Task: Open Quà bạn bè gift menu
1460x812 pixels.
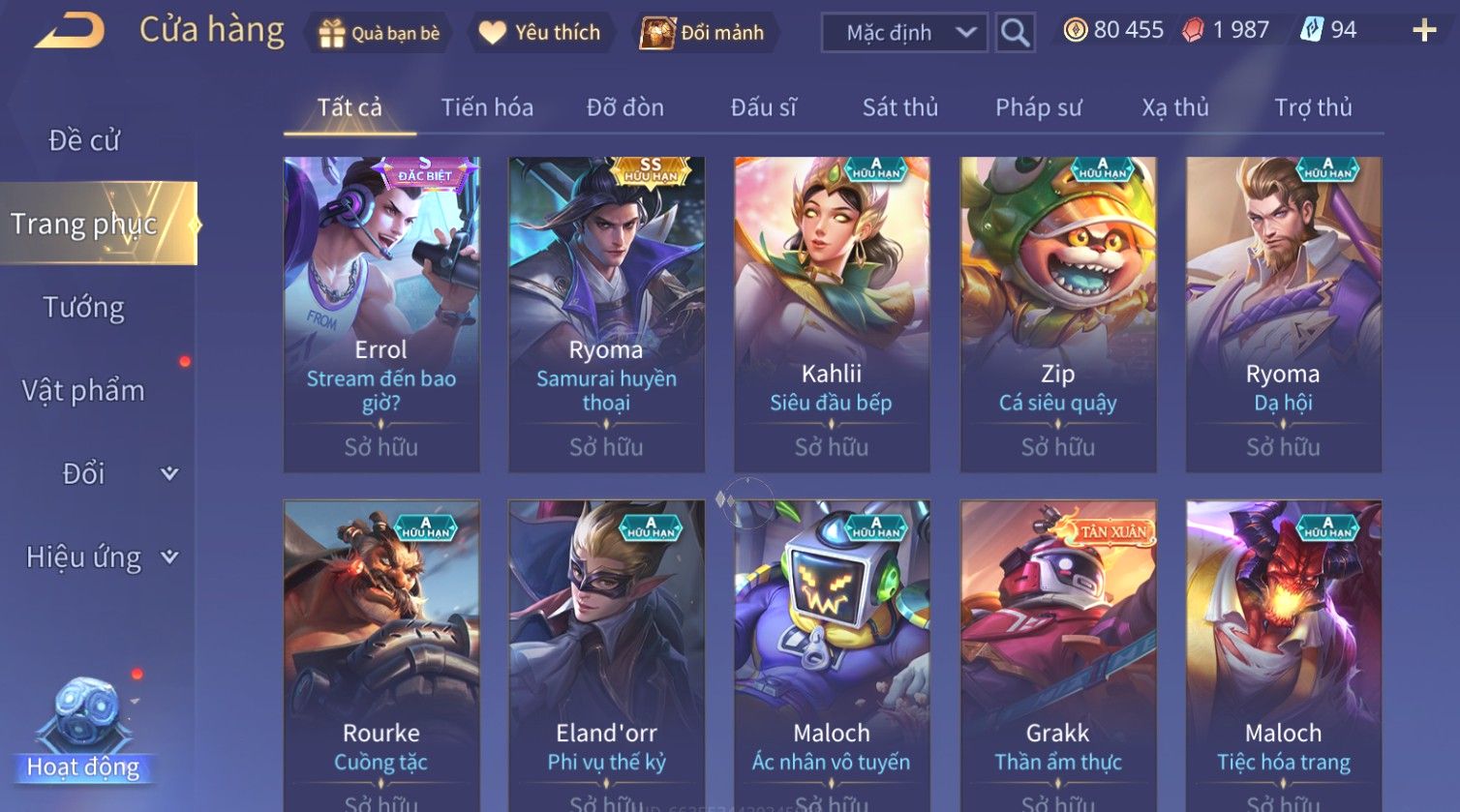Action: click(x=379, y=33)
